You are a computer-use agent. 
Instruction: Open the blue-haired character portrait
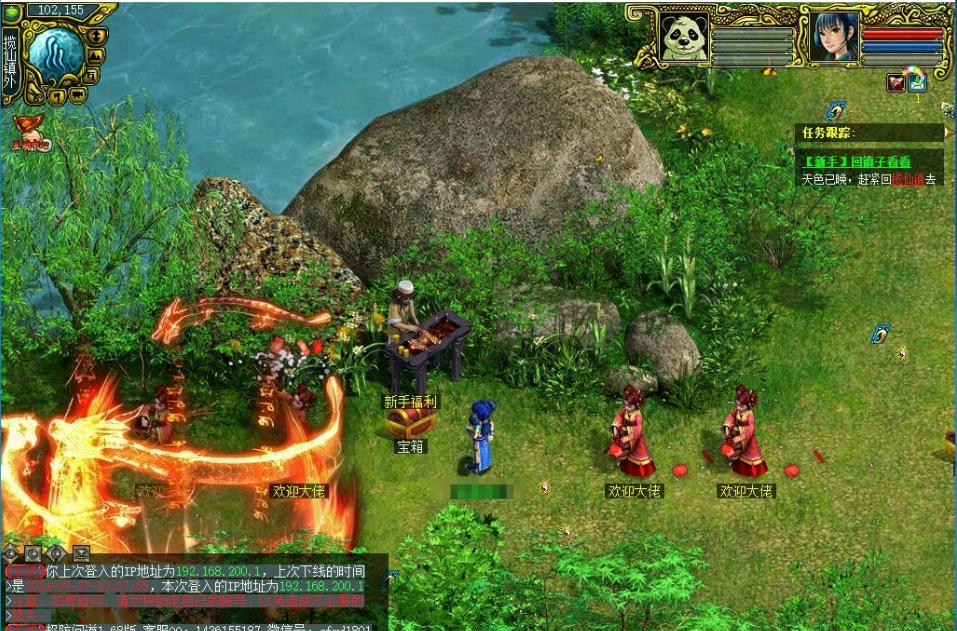835,39
